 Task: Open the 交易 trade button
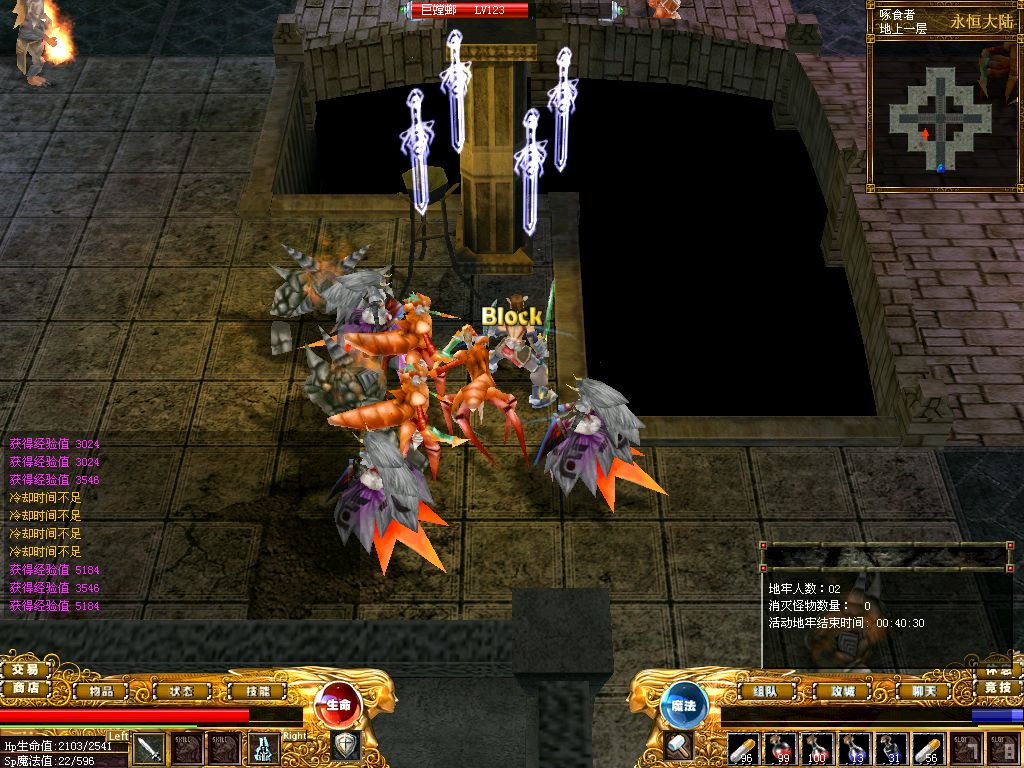[25, 669]
